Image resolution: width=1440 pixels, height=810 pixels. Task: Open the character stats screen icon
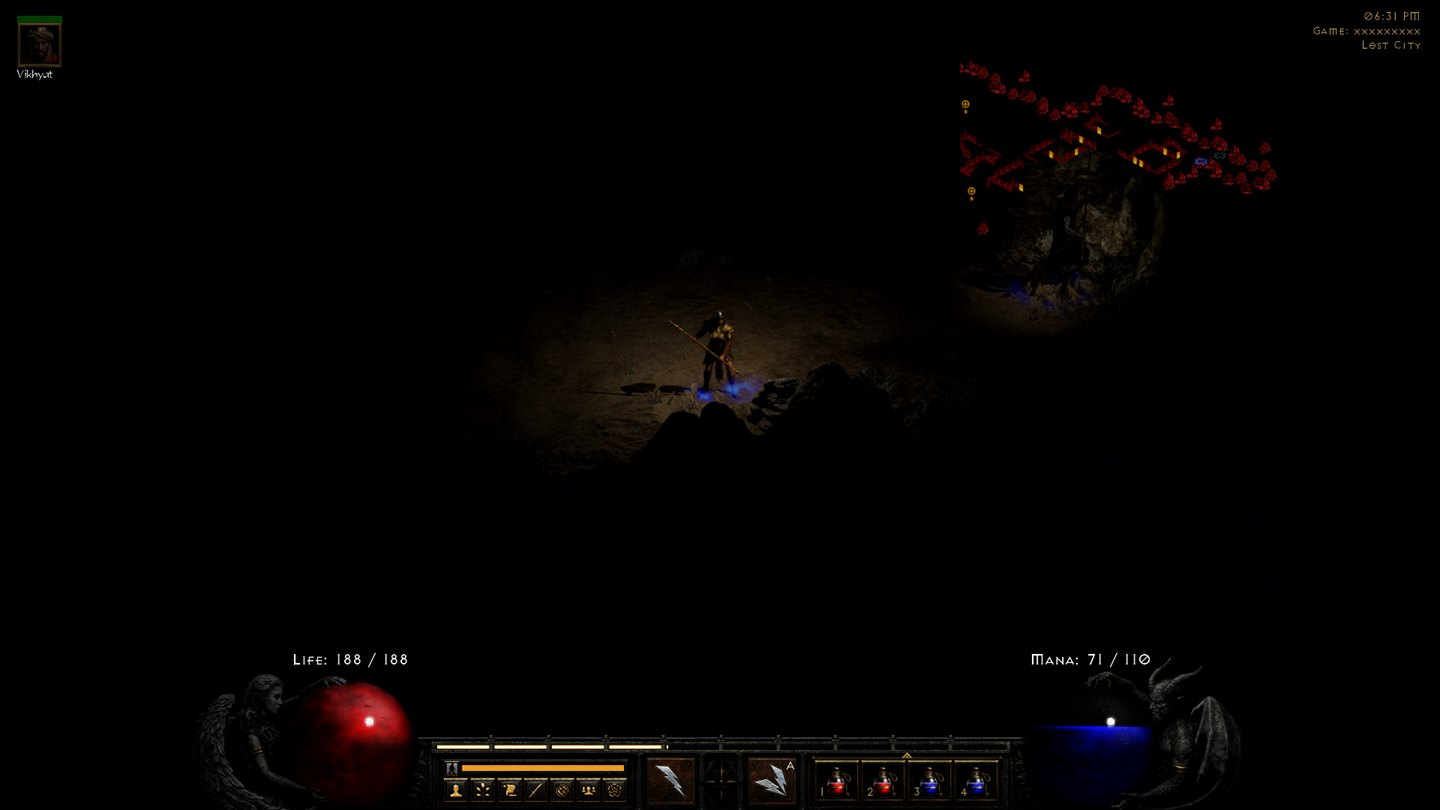click(x=455, y=791)
